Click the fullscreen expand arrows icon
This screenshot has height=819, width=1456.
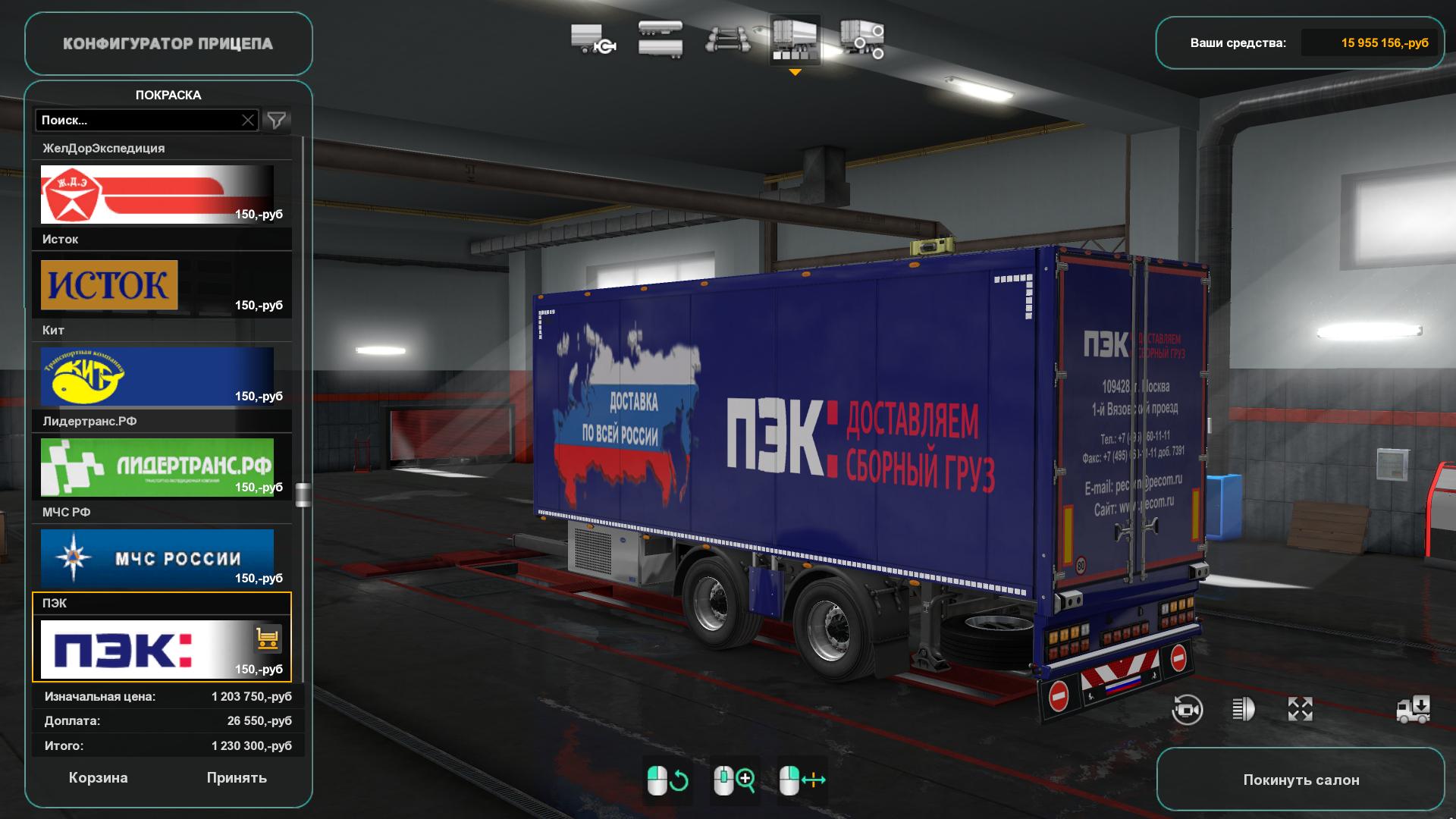pyautogui.click(x=1300, y=710)
